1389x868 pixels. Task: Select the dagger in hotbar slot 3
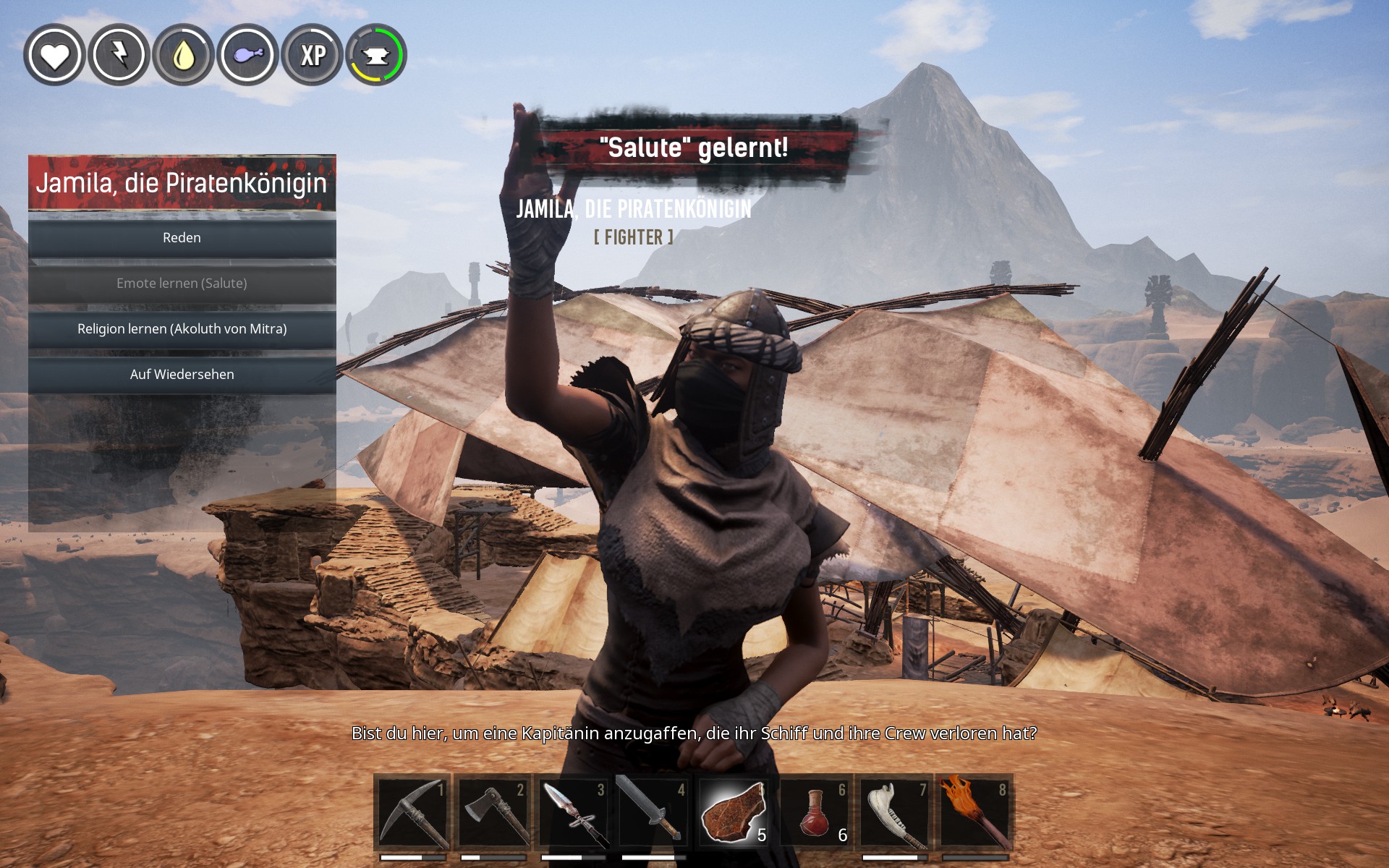click(574, 812)
